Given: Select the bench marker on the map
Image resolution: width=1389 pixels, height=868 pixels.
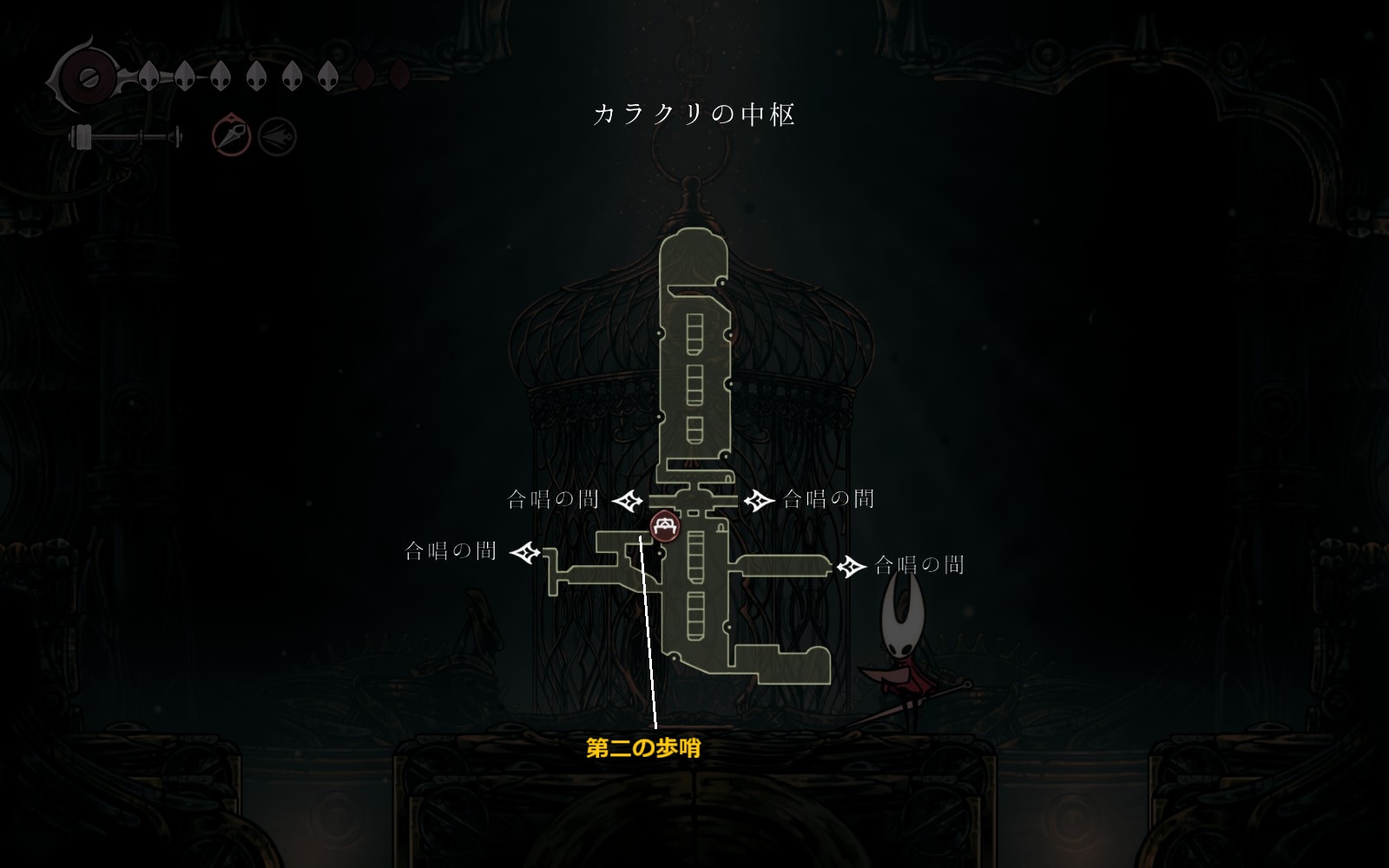Looking at the screenshot, I should pyautogui.click(x=665, y=525).
